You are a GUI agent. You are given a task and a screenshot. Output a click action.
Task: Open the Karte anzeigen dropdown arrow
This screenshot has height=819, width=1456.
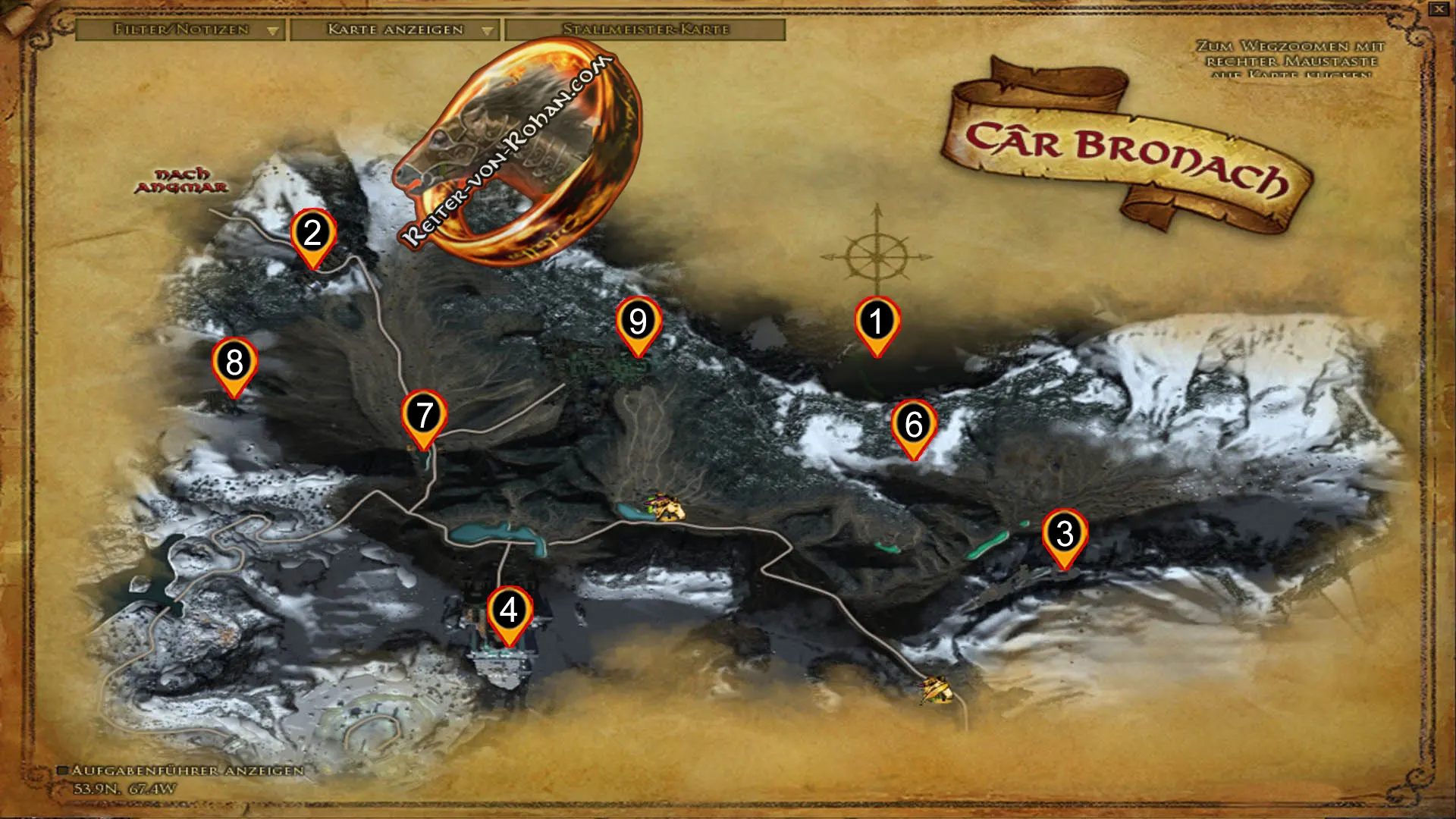click(x=486, y=31)
